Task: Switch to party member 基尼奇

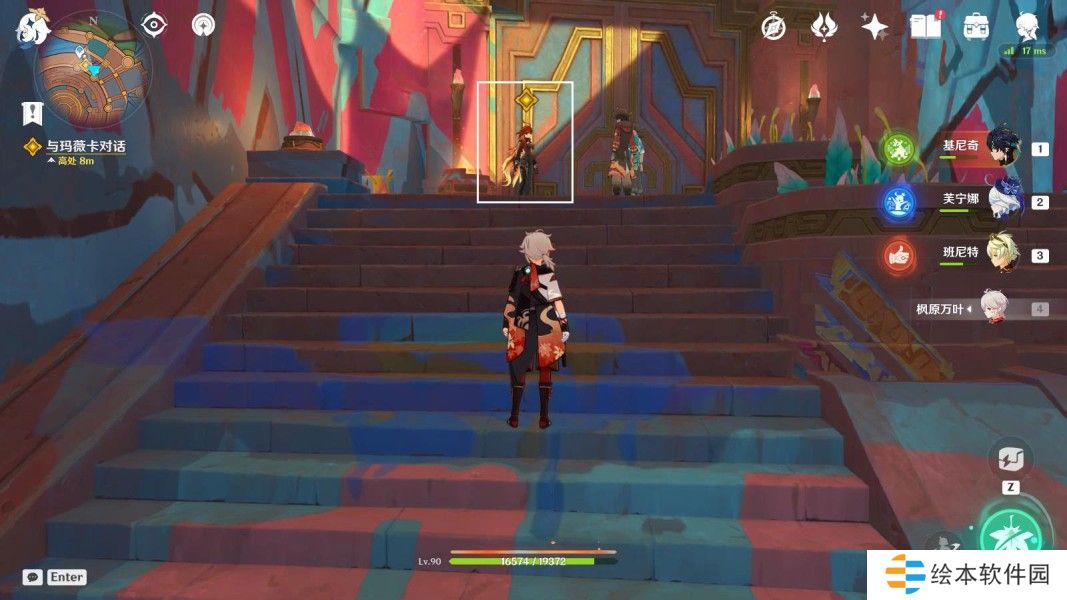Action: point(1002,148)
